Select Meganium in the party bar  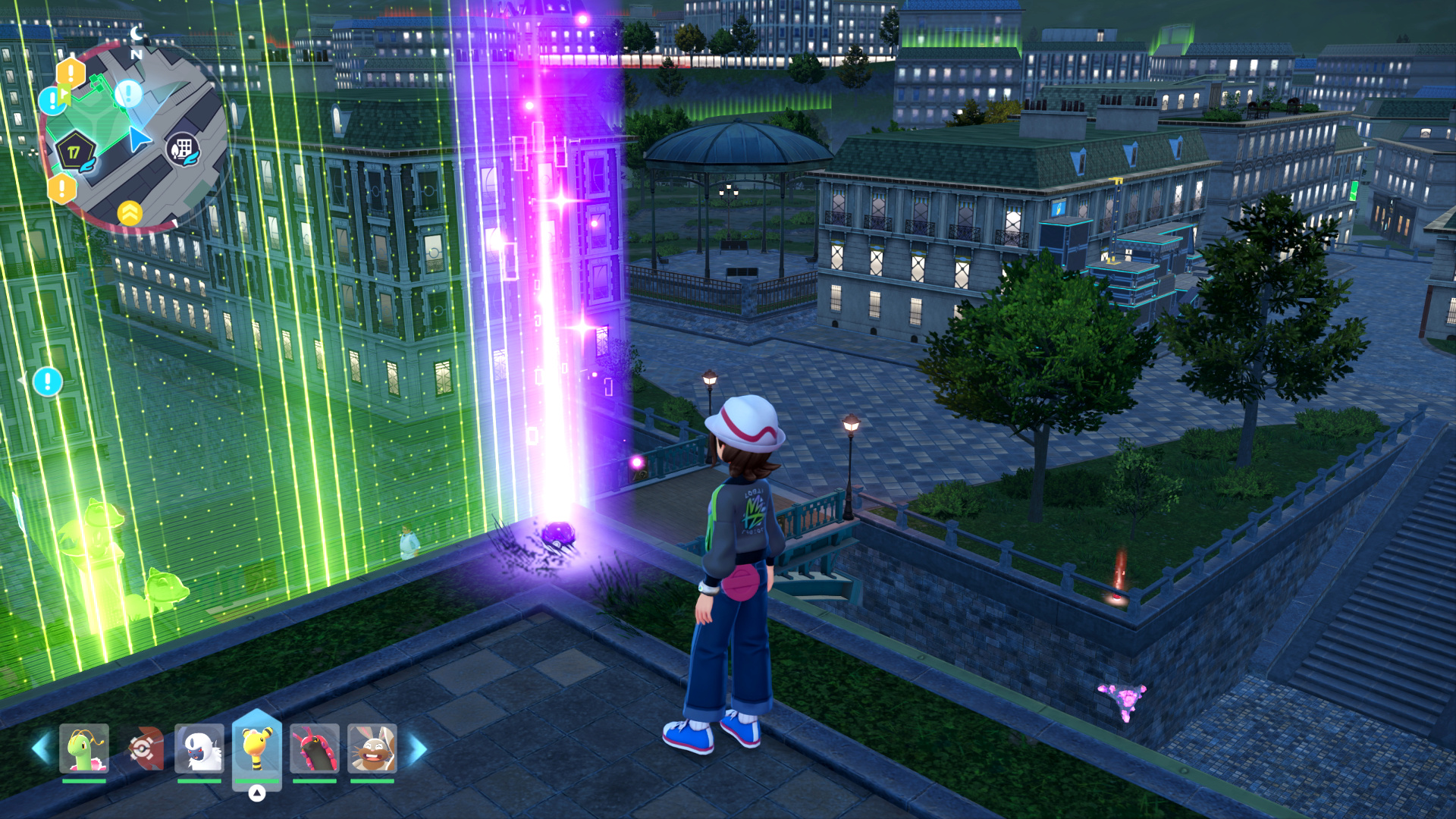click(x=84, y=748)
